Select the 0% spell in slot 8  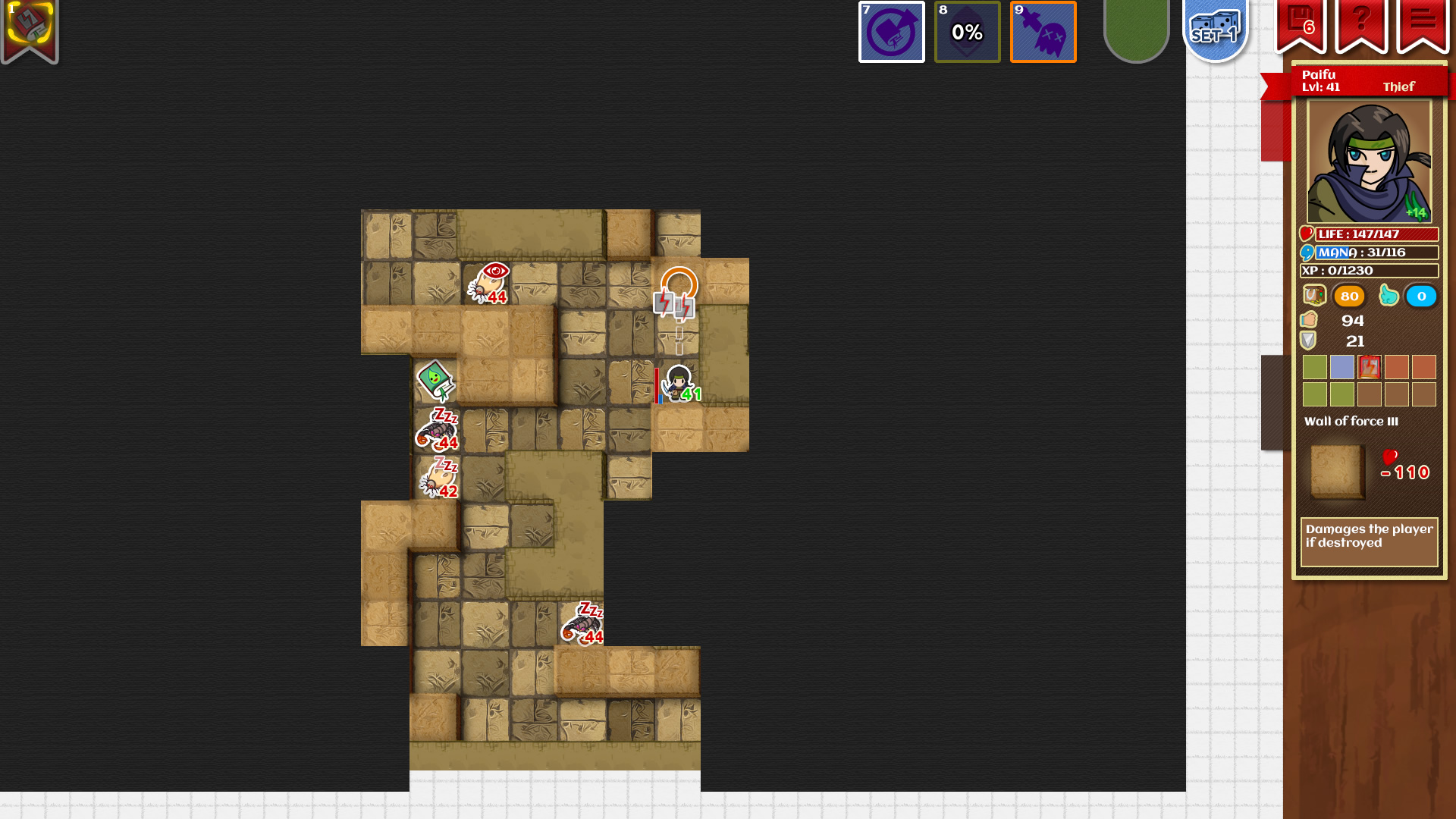pos(967,32)
